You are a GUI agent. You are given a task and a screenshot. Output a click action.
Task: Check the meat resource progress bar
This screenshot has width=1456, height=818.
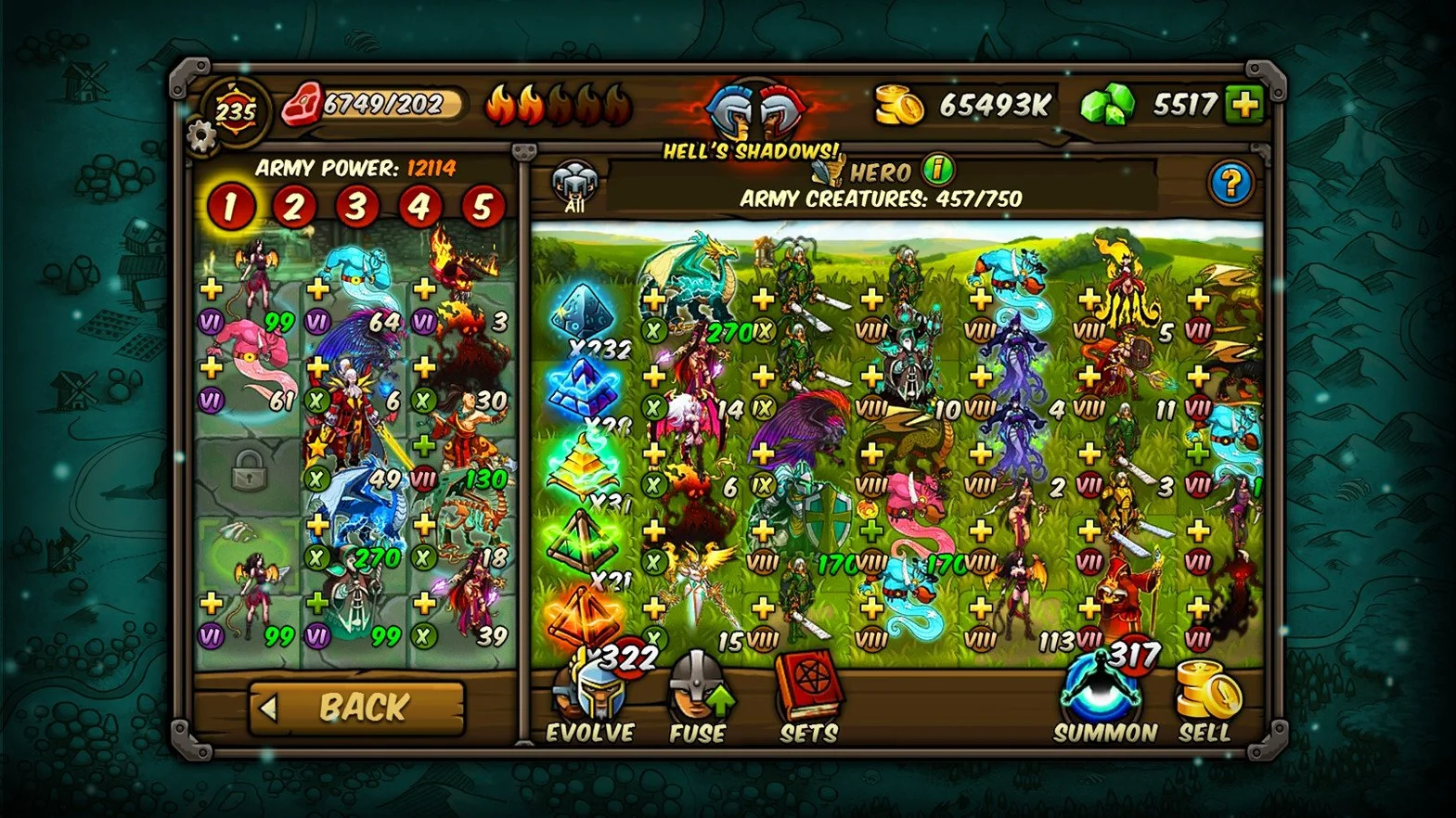382,101
